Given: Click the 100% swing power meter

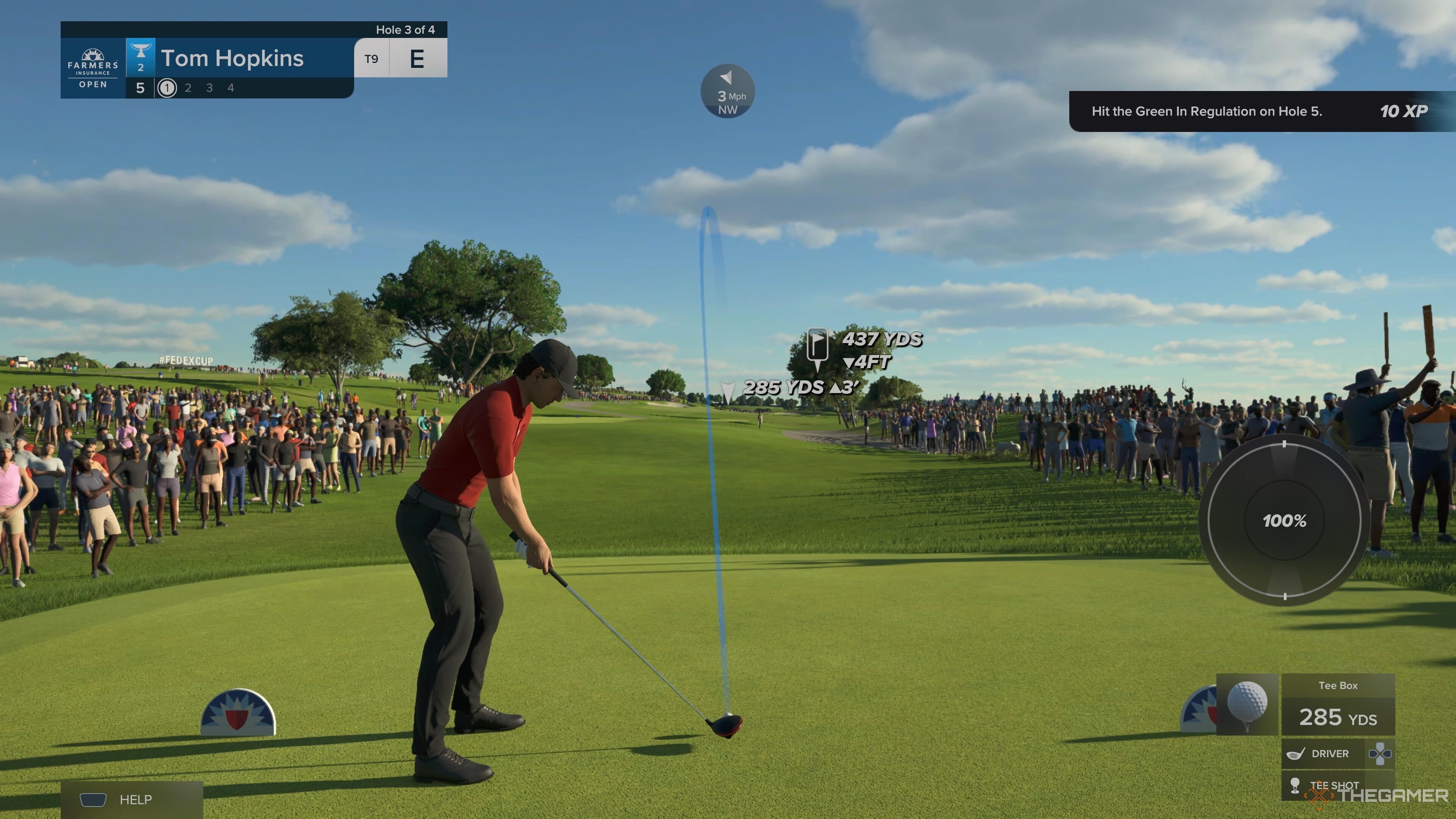Looking at the screenshot, I should pyautogui.click(x=1284, y=520).
